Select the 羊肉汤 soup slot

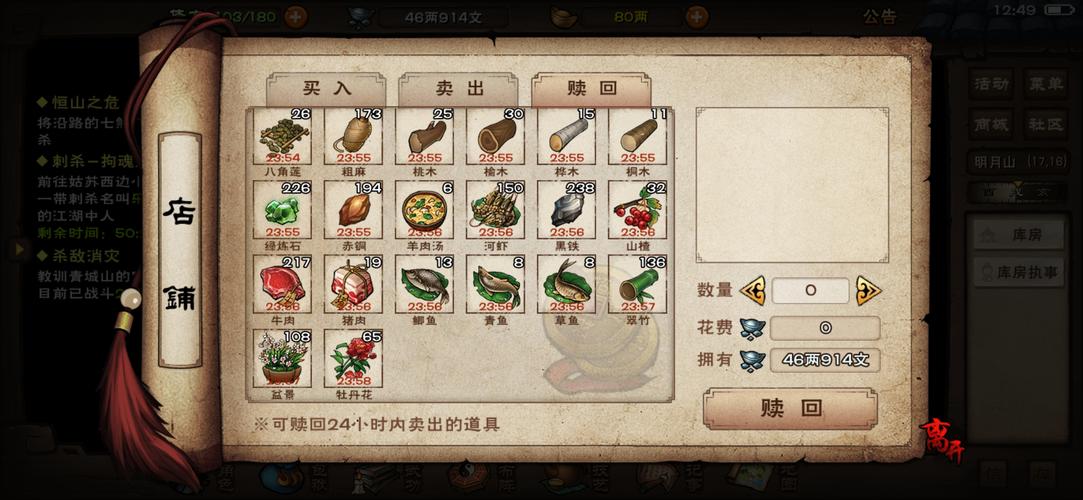click(x=424, y=211)
